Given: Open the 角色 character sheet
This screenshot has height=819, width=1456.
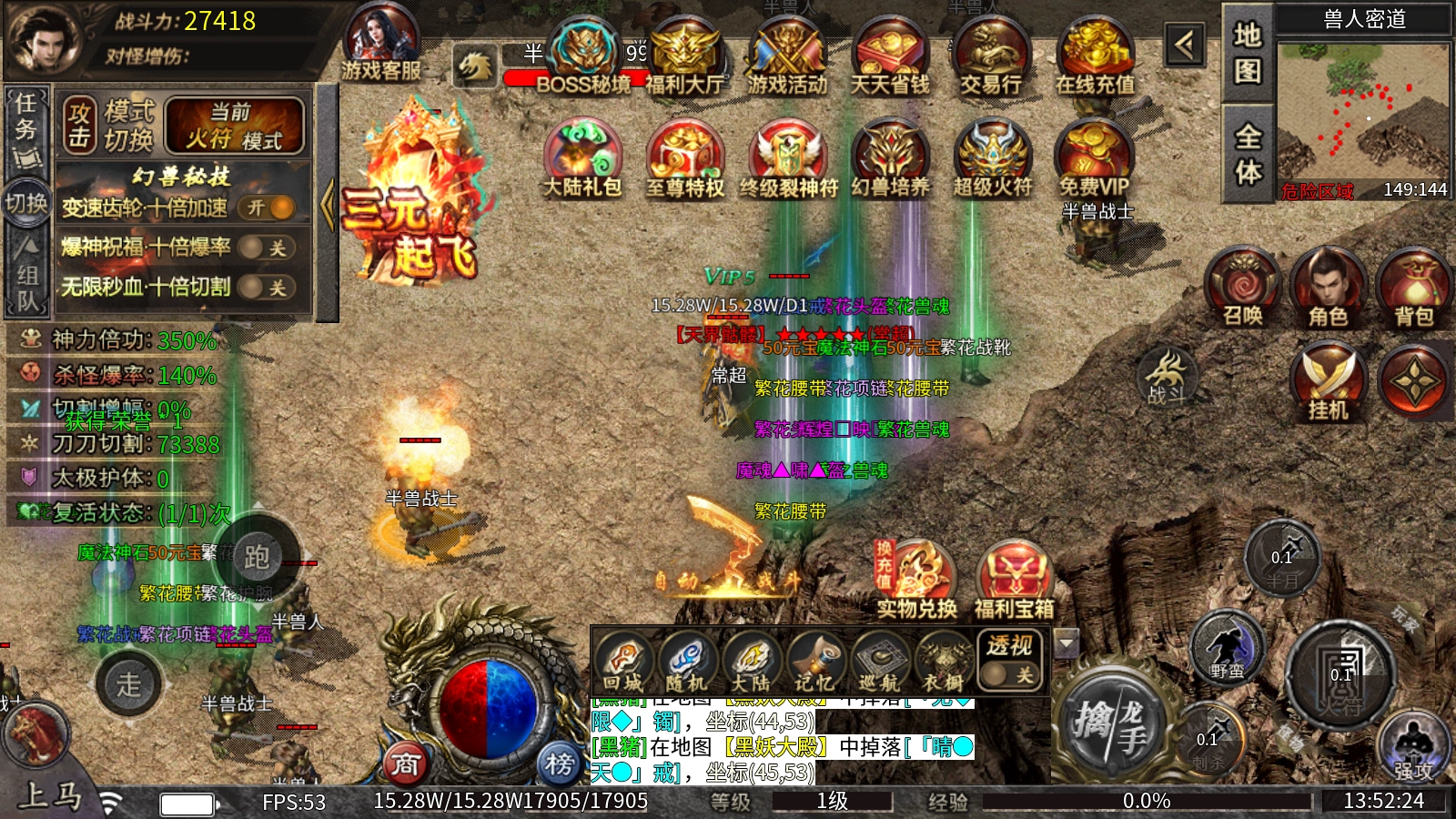Looking at the screenshot, I should pyautogui.click(x=1328, y=288).
